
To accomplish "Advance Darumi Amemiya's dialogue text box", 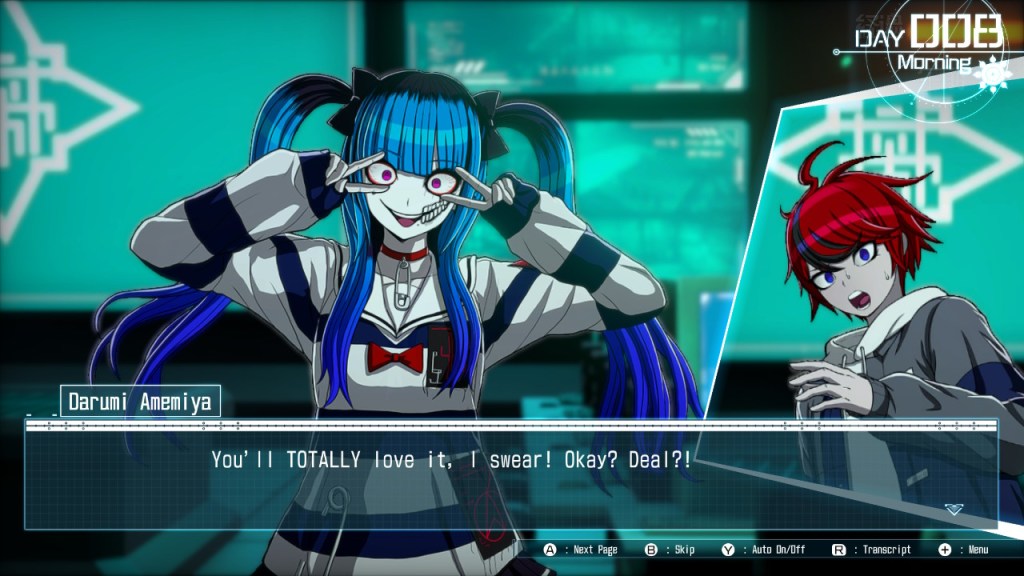I will pyautogui.click(x=510, y=476).
